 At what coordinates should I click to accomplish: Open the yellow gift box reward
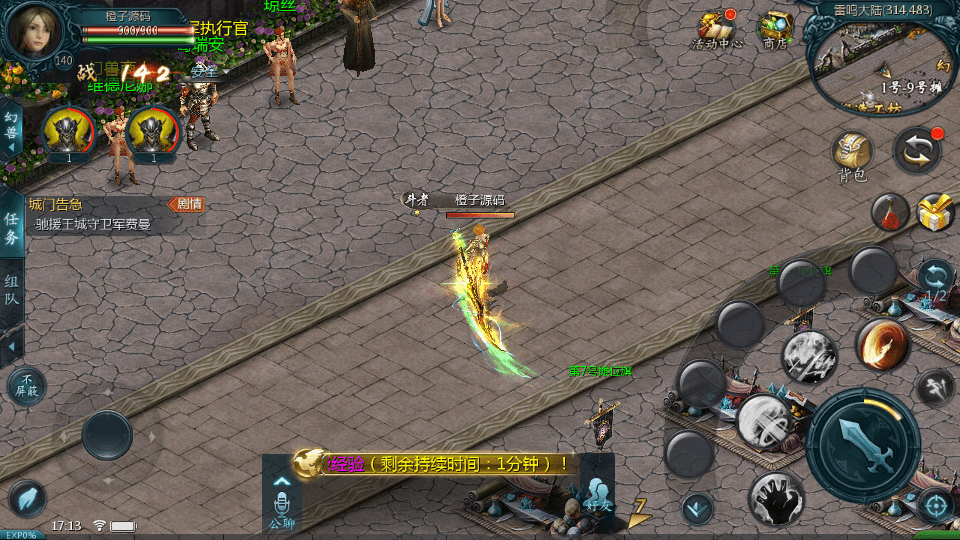pyautogui.click(x=935, y=212)
